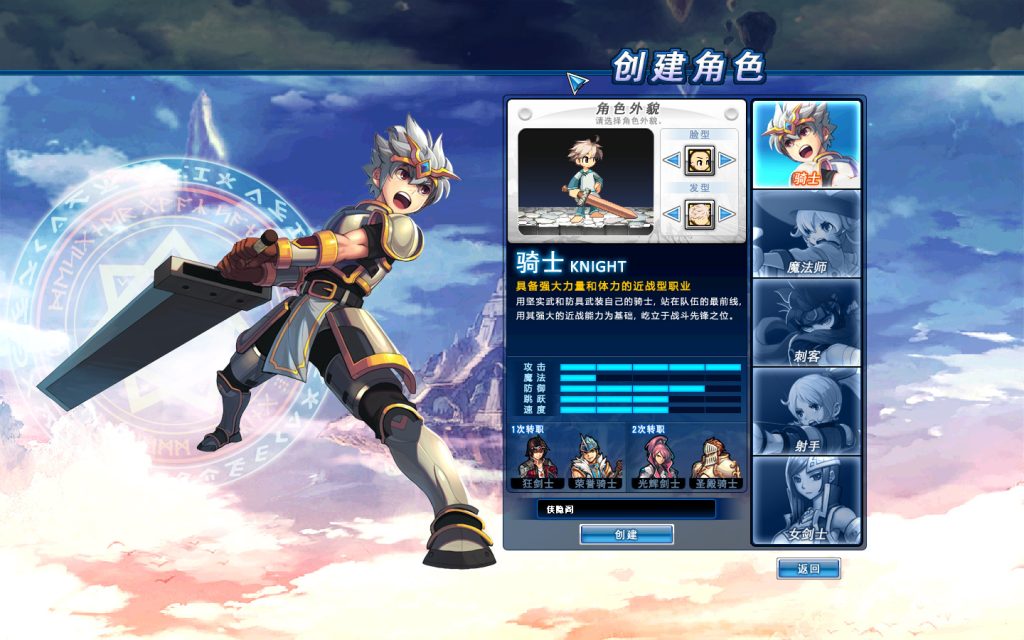Cycle to next hairstyle (发型)
The width and height of the screenshot is (1024, 640).
(x=727, y=212)
